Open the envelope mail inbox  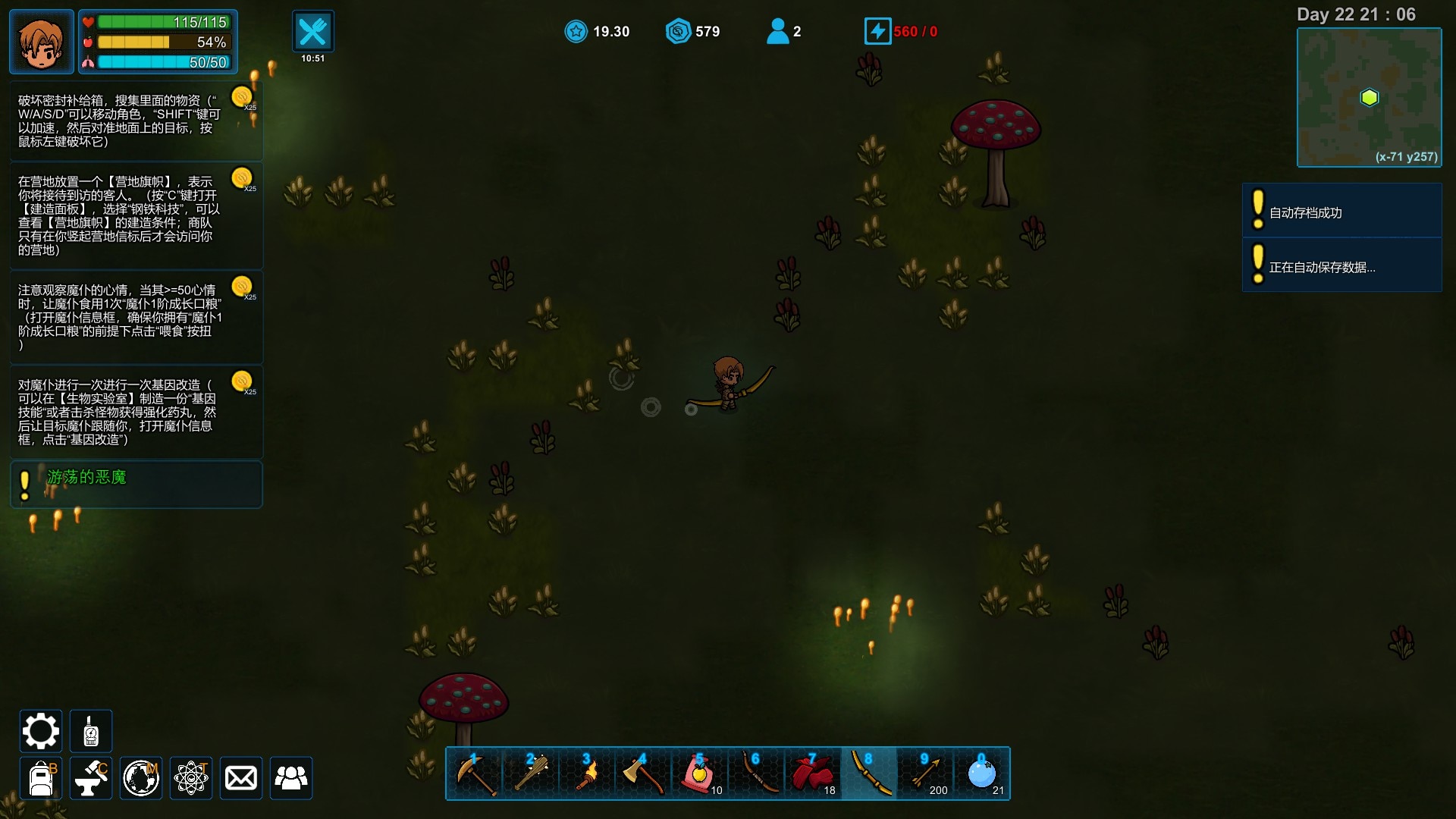pyautogui.click(x=241, y=778)
